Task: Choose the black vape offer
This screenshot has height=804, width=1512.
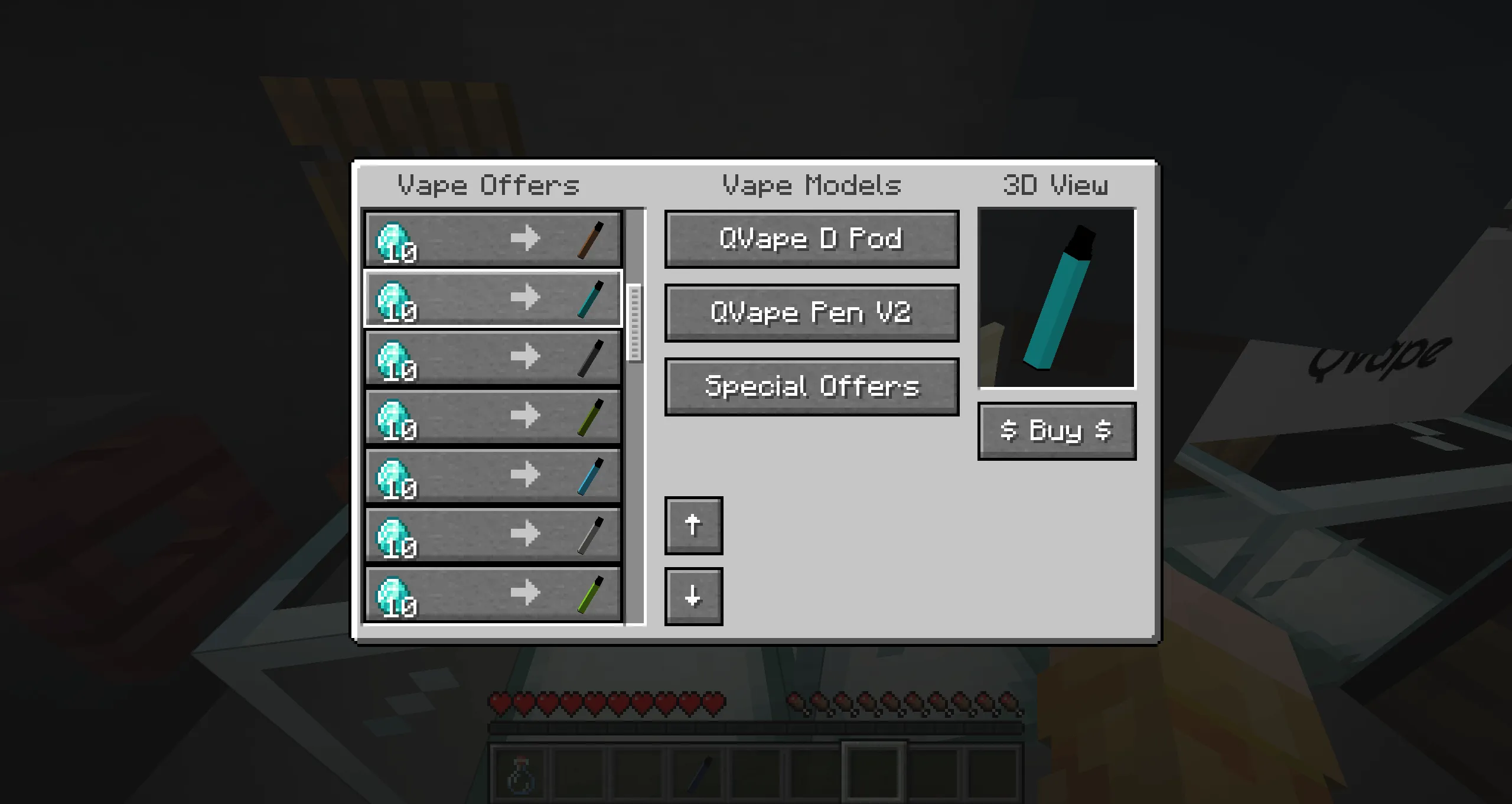Action: [492, 357]
